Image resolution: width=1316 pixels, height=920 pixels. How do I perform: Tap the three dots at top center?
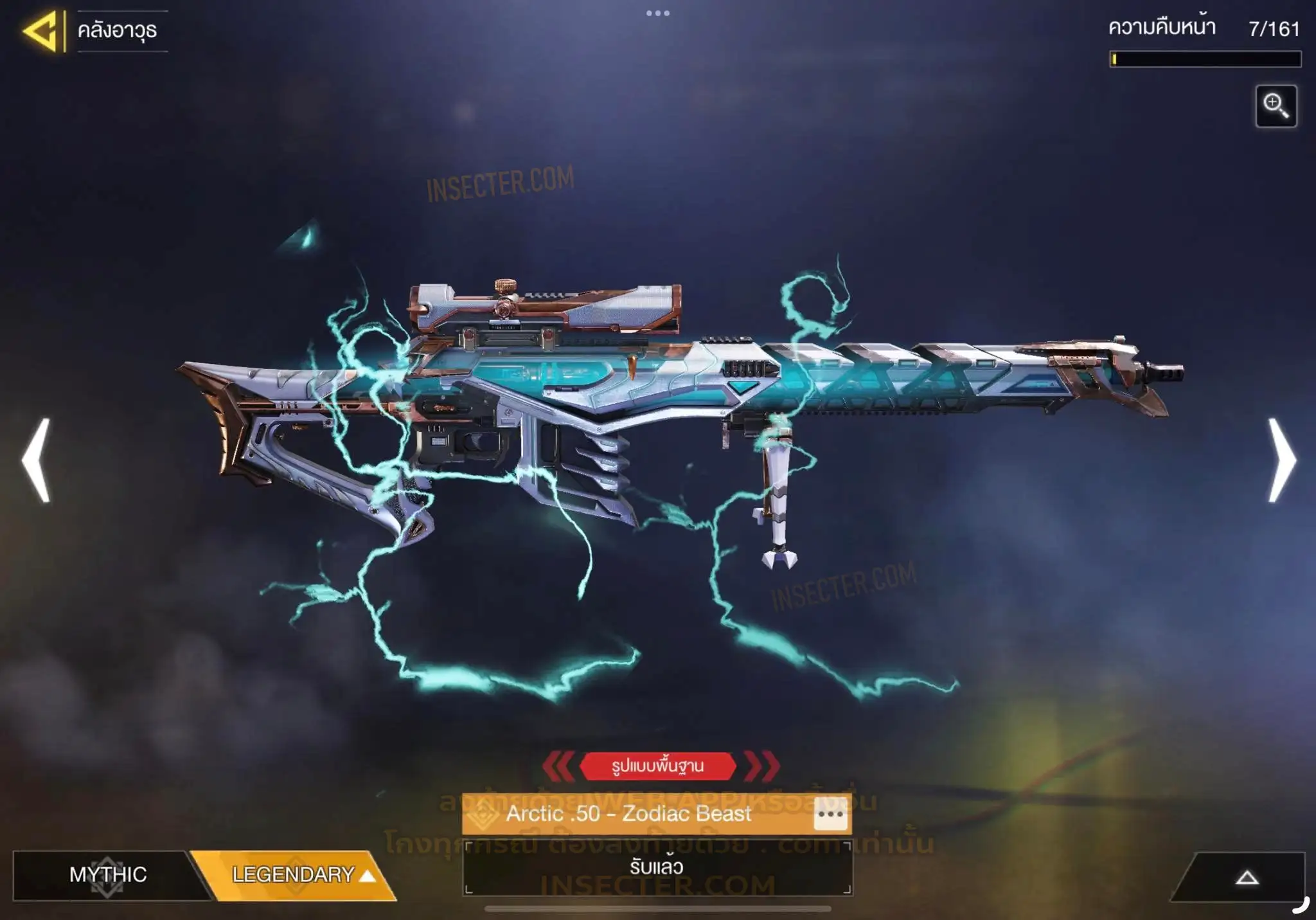[x=657, y=13]
